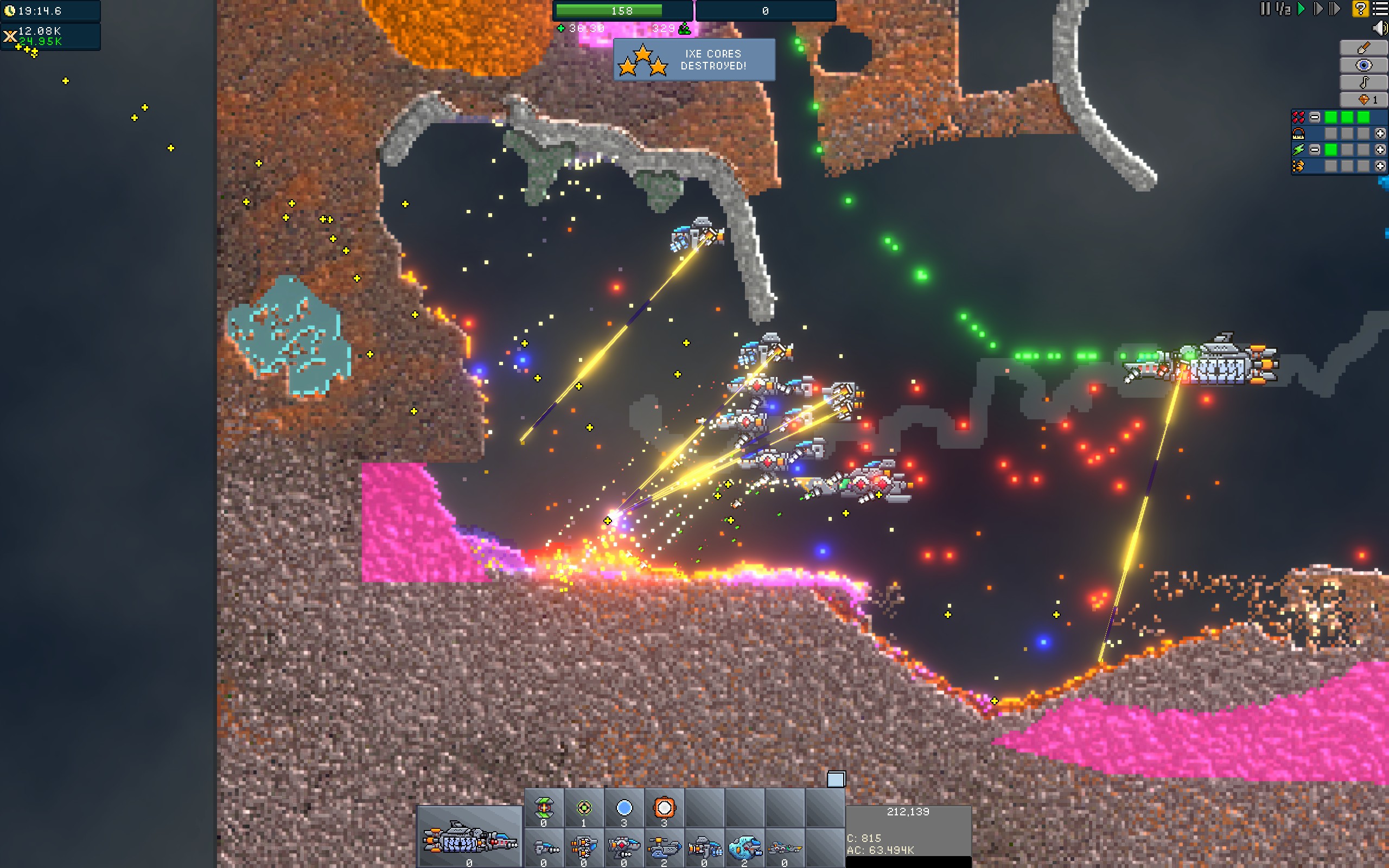1389x868 pixels.
Task: Set normal play speed with green arrow
Action: 1301,9
